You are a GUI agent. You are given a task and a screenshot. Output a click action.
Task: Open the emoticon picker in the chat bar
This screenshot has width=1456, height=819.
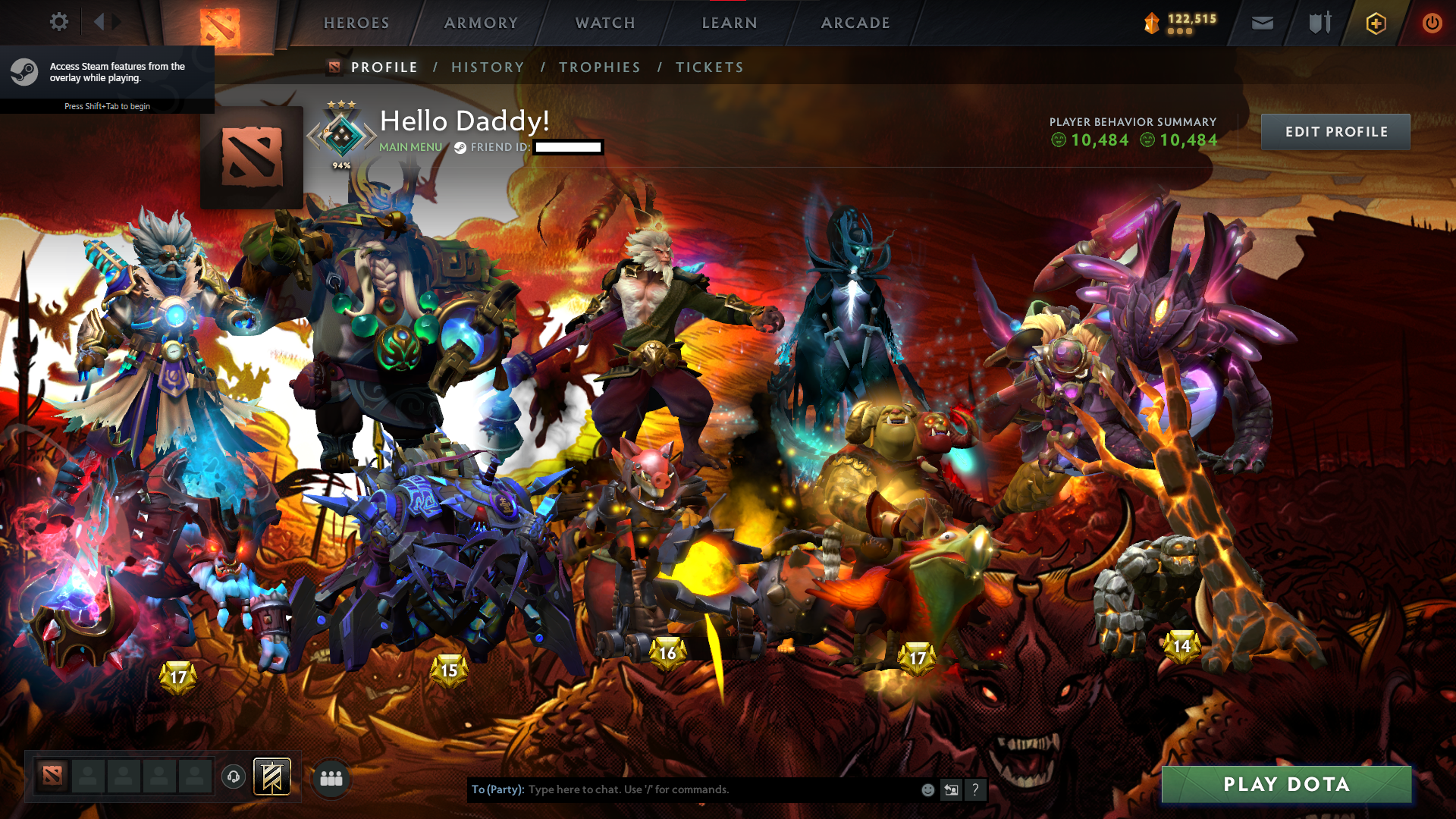coord(927,789)
